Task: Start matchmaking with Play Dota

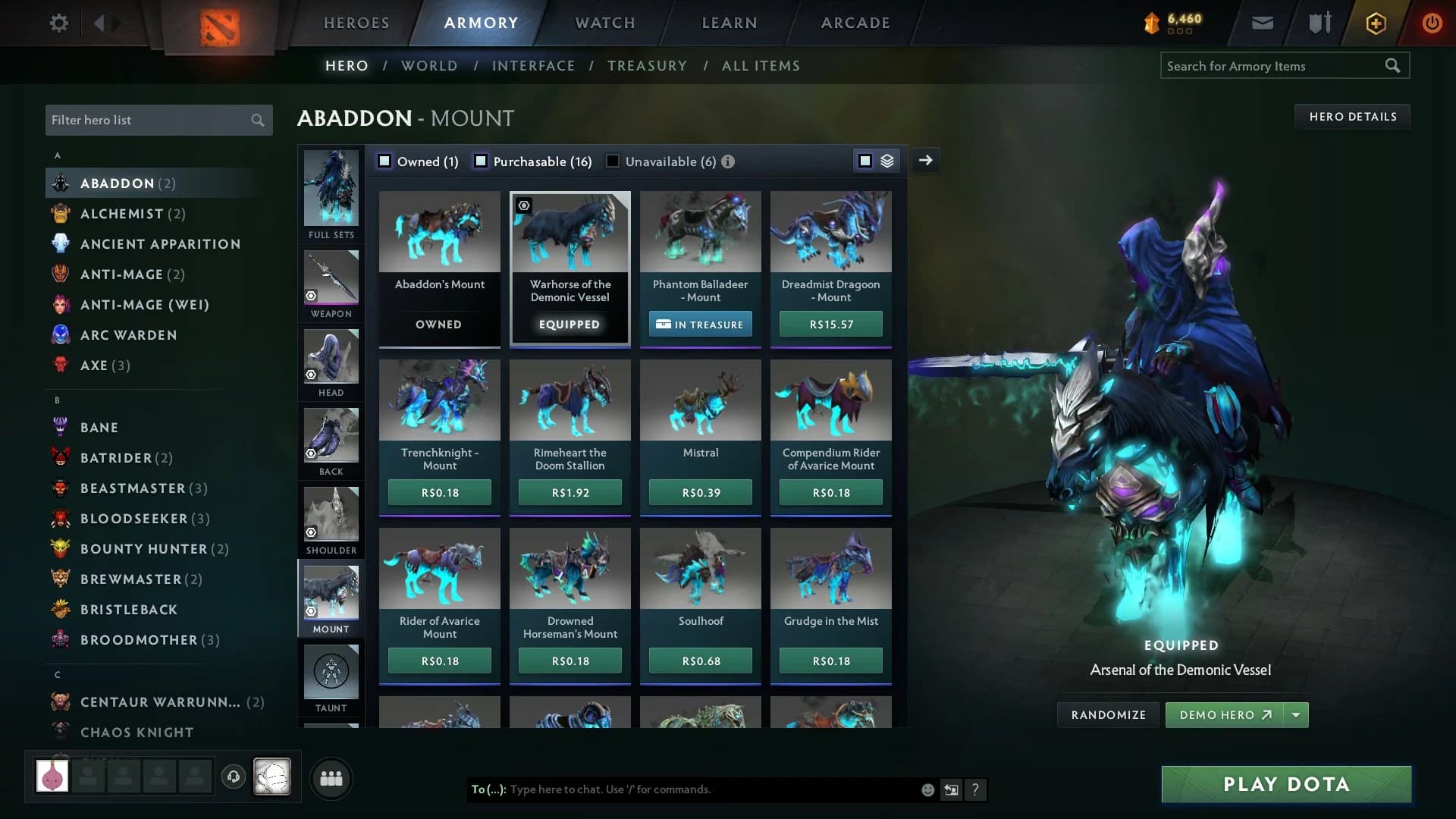Action: click(1286, 784)
